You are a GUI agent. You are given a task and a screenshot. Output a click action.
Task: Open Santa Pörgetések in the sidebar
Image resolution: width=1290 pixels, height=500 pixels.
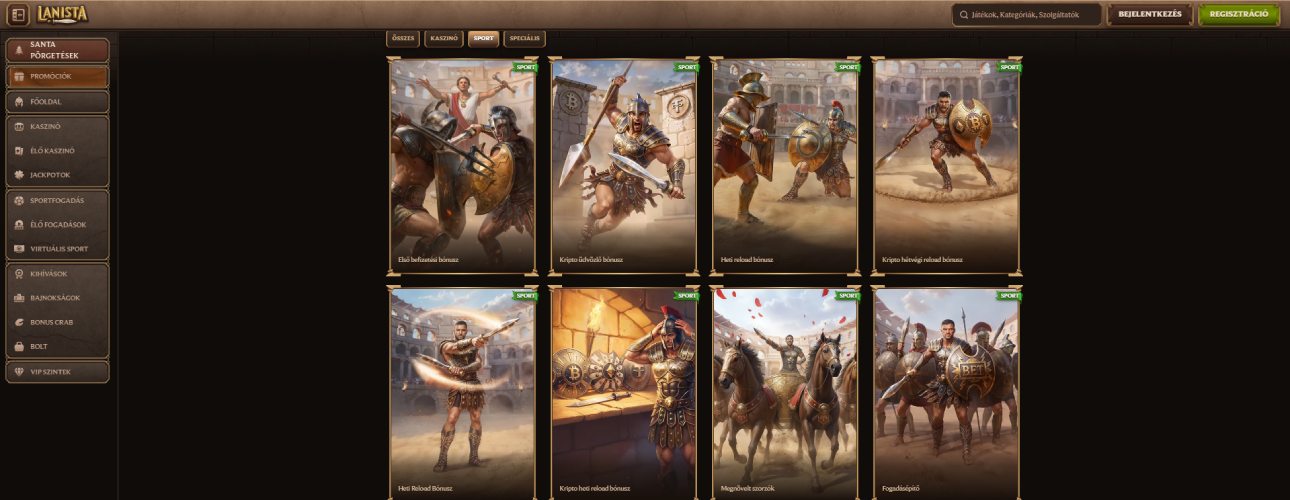pos(57,50)
